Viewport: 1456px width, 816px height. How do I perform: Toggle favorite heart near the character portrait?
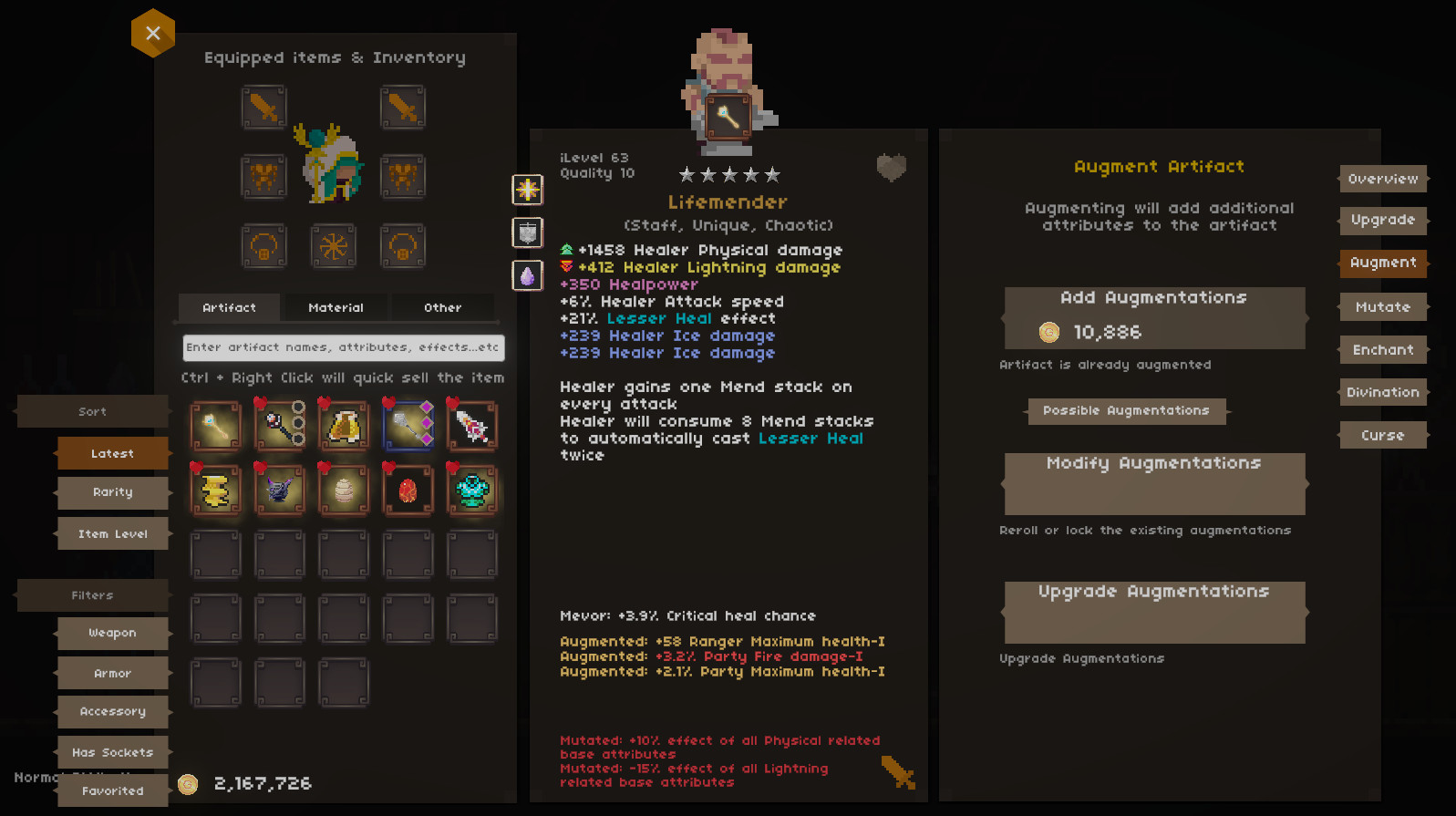point(891,166)
